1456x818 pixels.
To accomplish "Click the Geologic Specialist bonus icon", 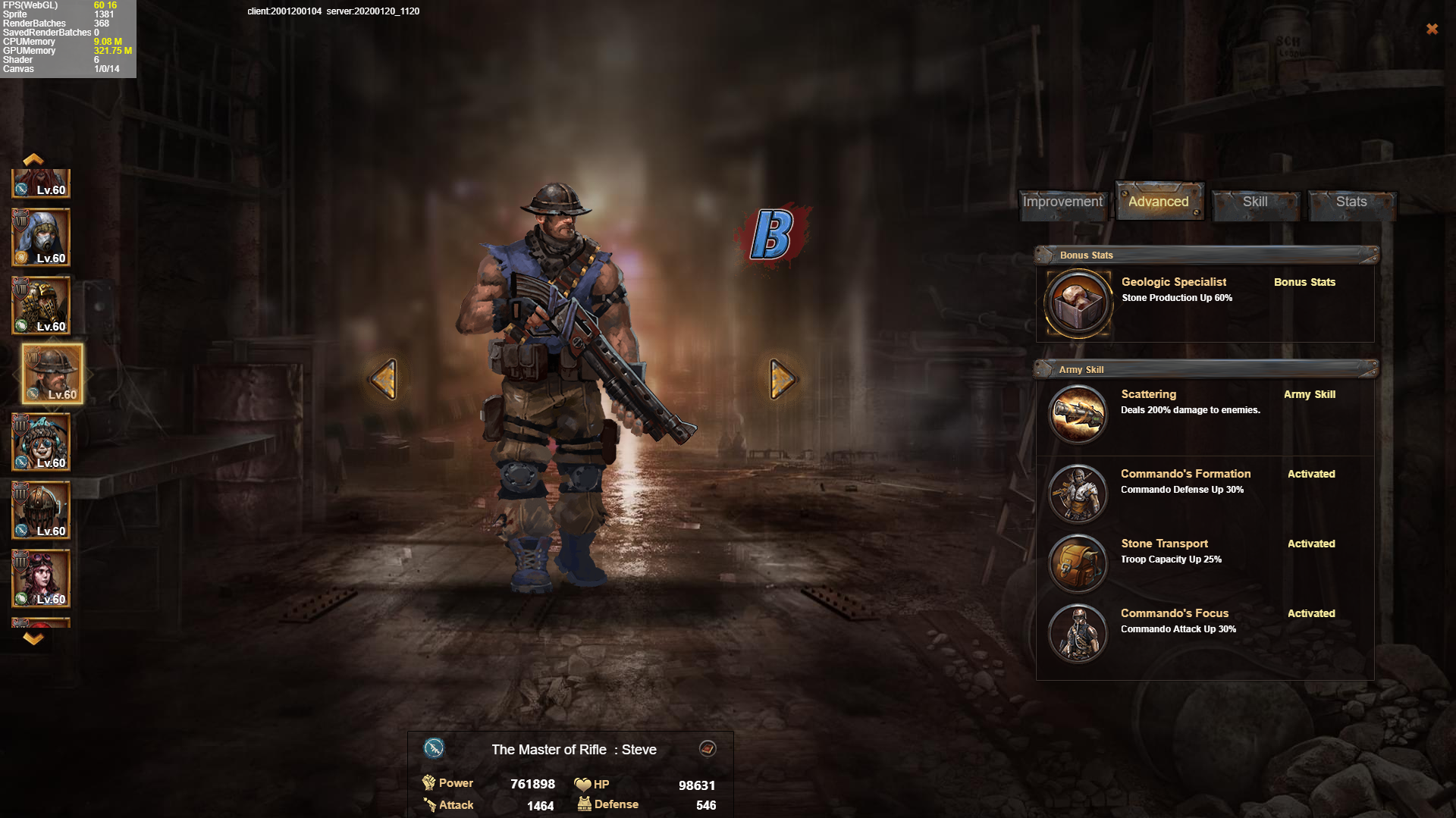I will [x=1078, y=303].
